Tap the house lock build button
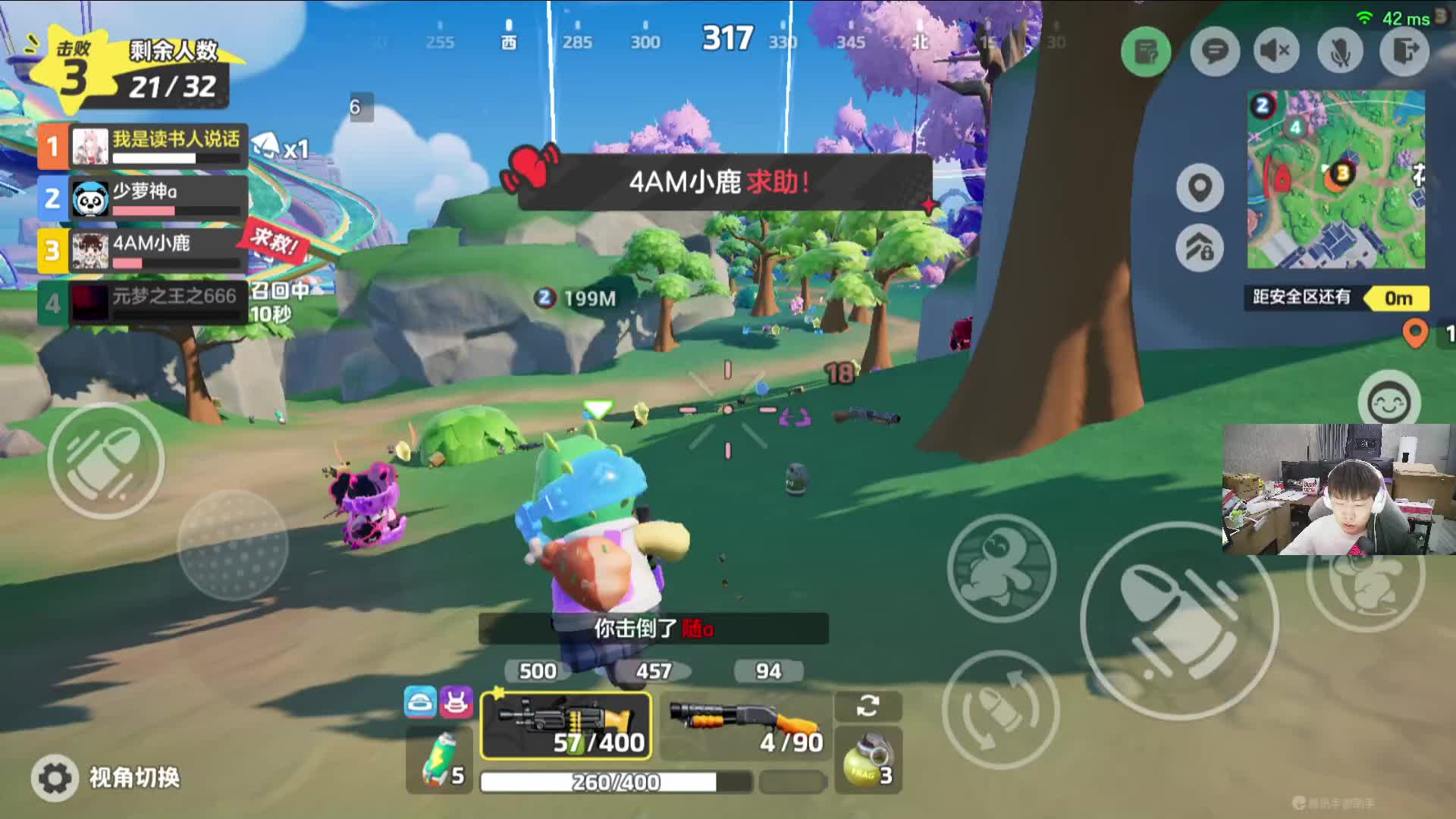This screenshot has width=1456, height=819. (x=1200, y=247)
